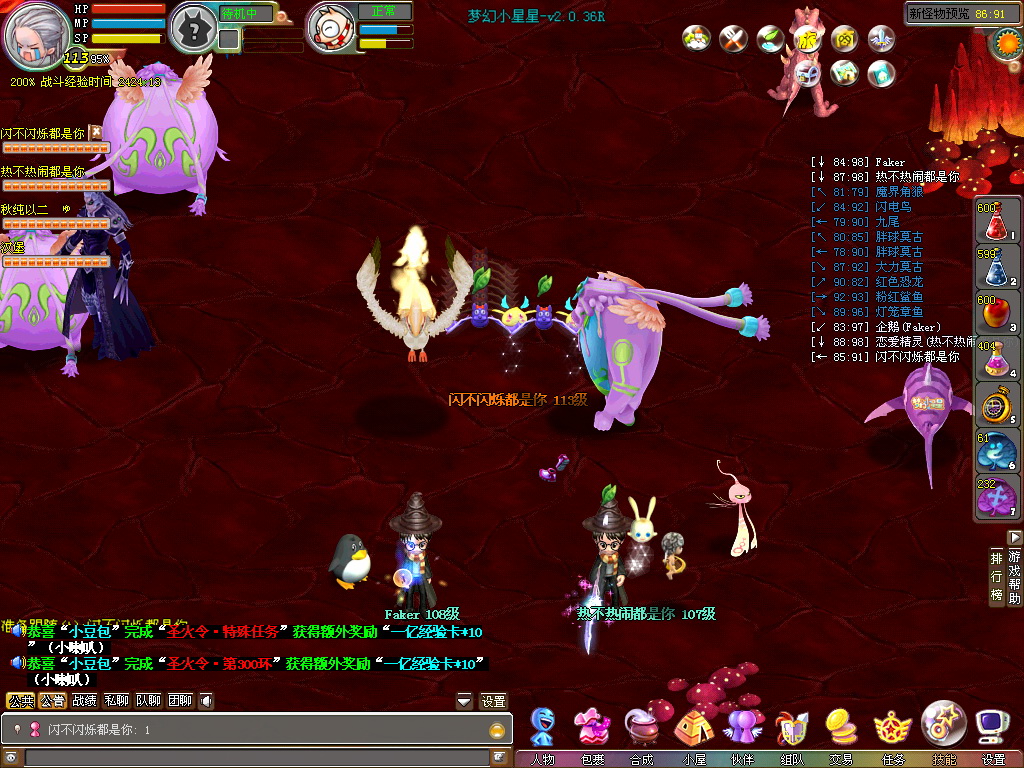Click the chat 设置 settings button
Image resolution: width=1024 pixels, height=768 pixels.
click(x=494, y=701)
